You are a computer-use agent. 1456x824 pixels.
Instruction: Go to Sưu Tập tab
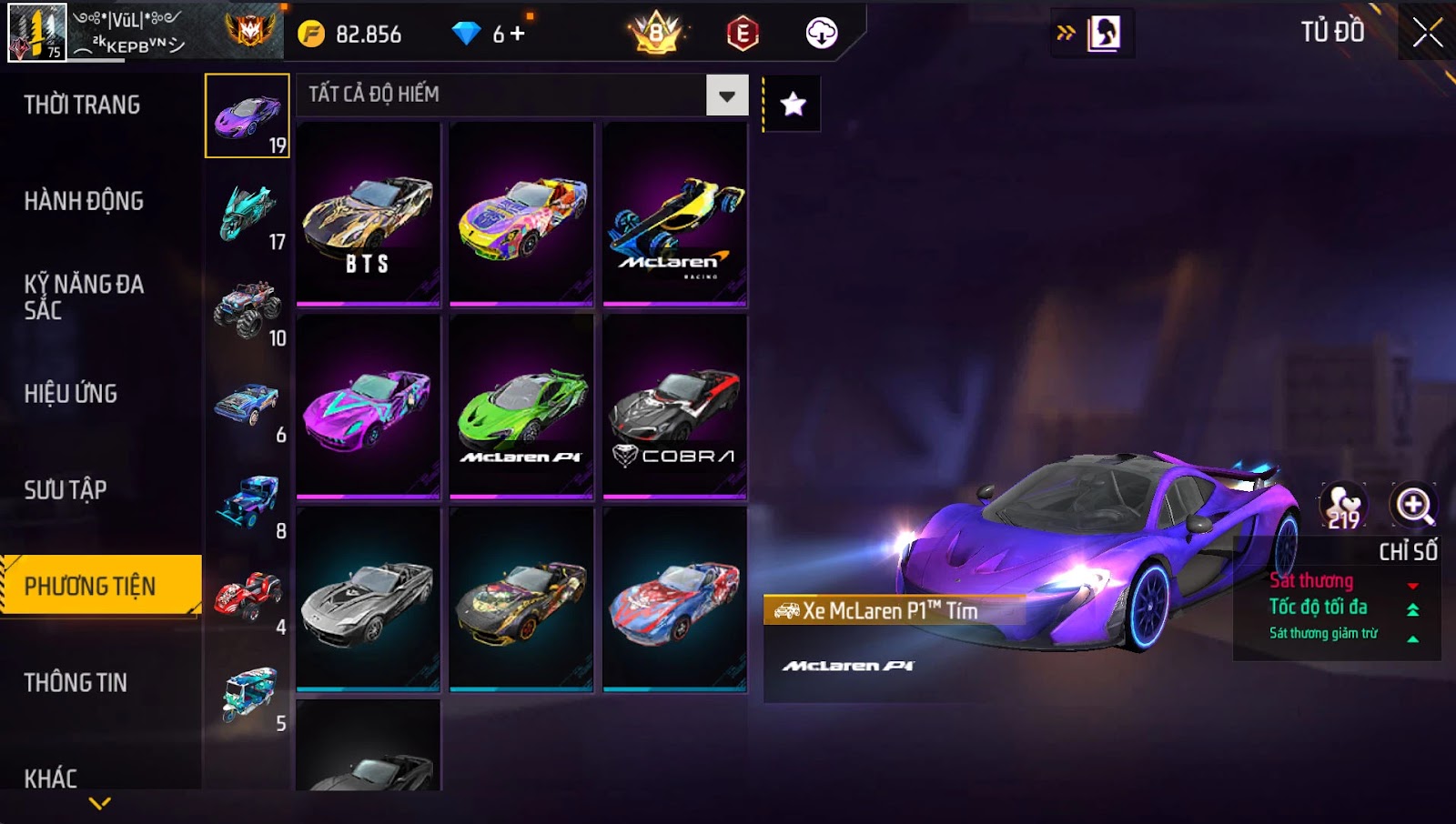[66, 490]
